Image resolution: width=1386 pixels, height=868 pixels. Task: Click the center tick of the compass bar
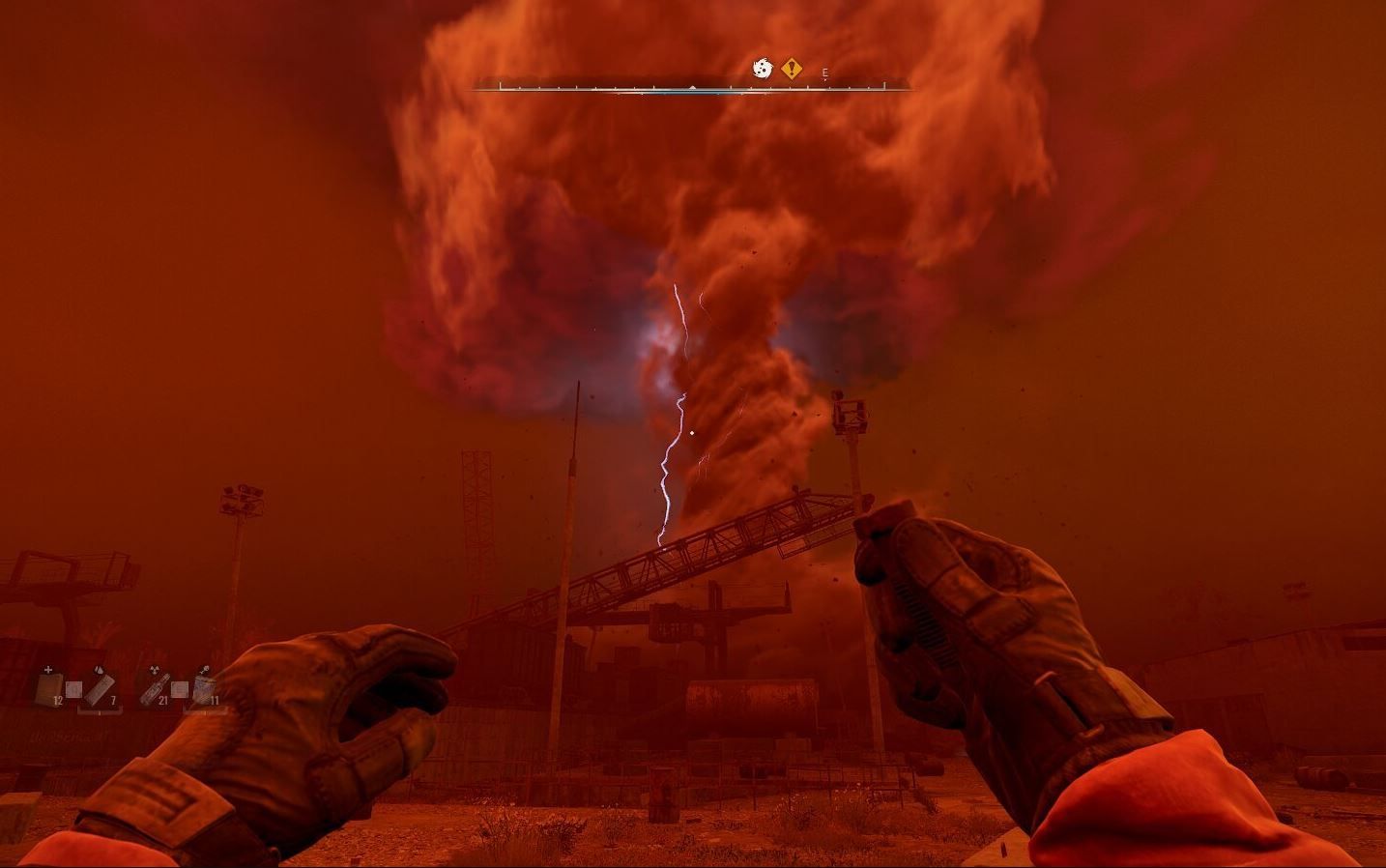(x=692, y=88)
